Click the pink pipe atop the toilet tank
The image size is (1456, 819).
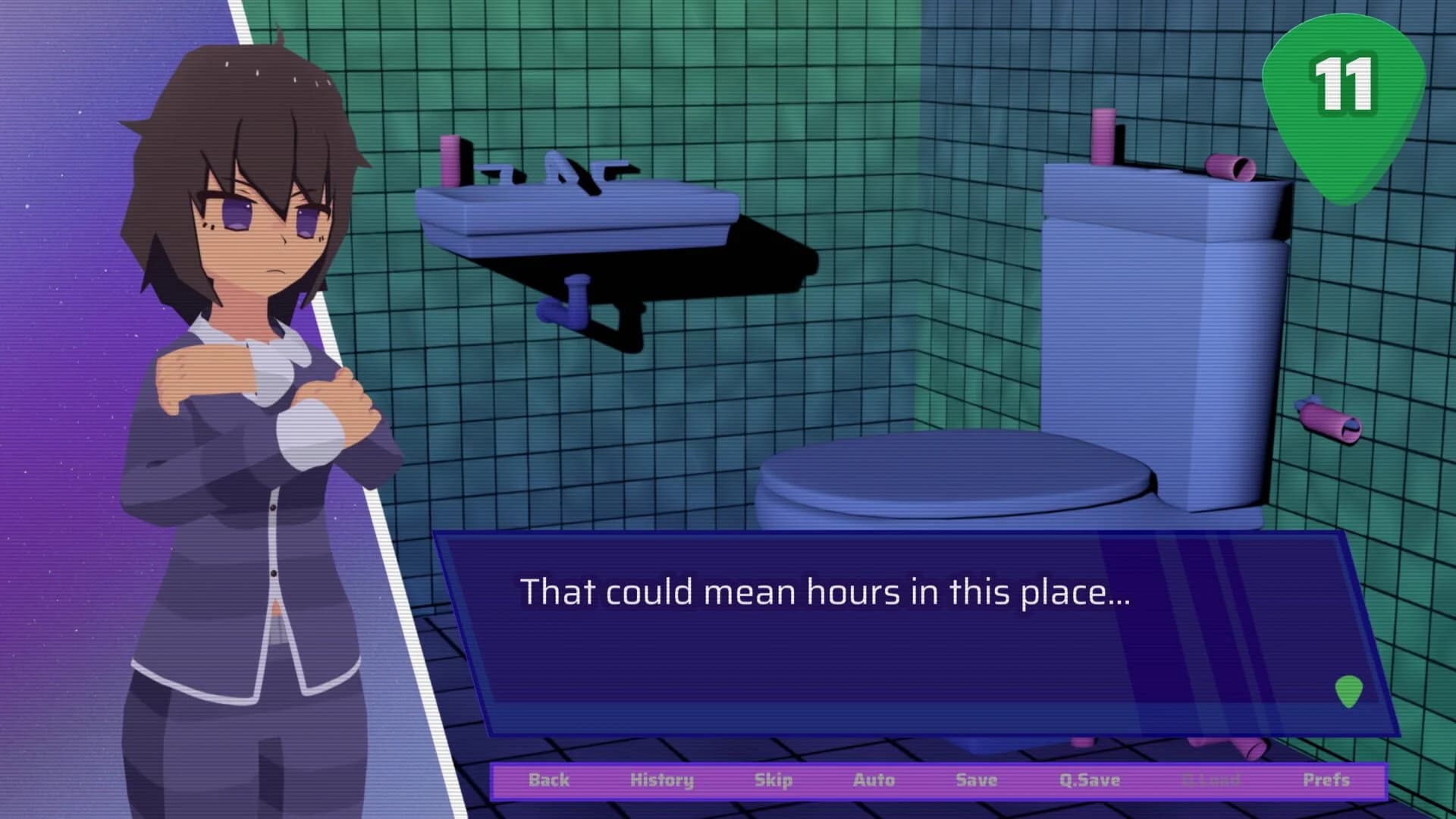pyautogui.click(x=1103, y=136)
